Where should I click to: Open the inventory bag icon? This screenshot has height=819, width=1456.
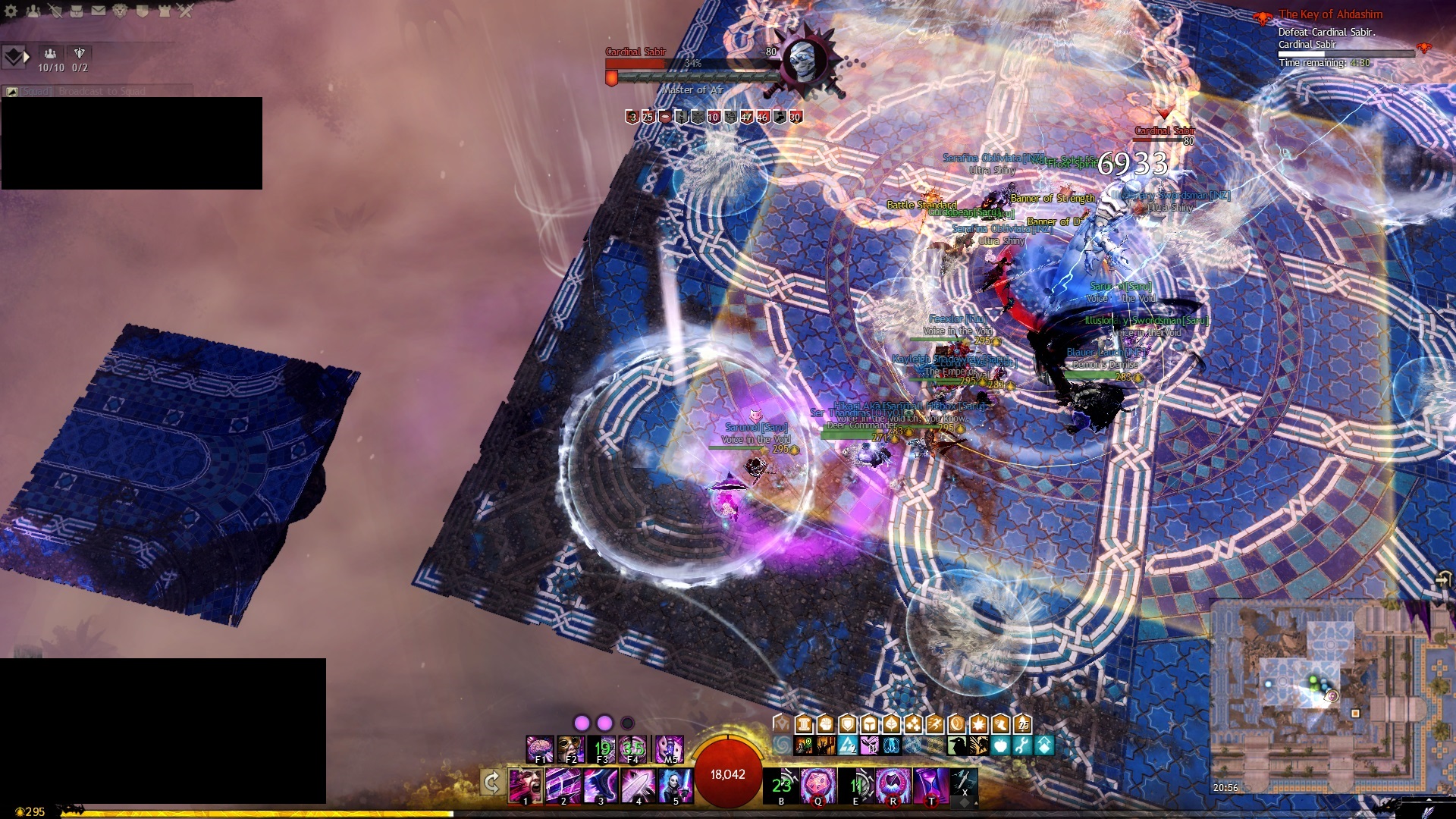(77, 11)
